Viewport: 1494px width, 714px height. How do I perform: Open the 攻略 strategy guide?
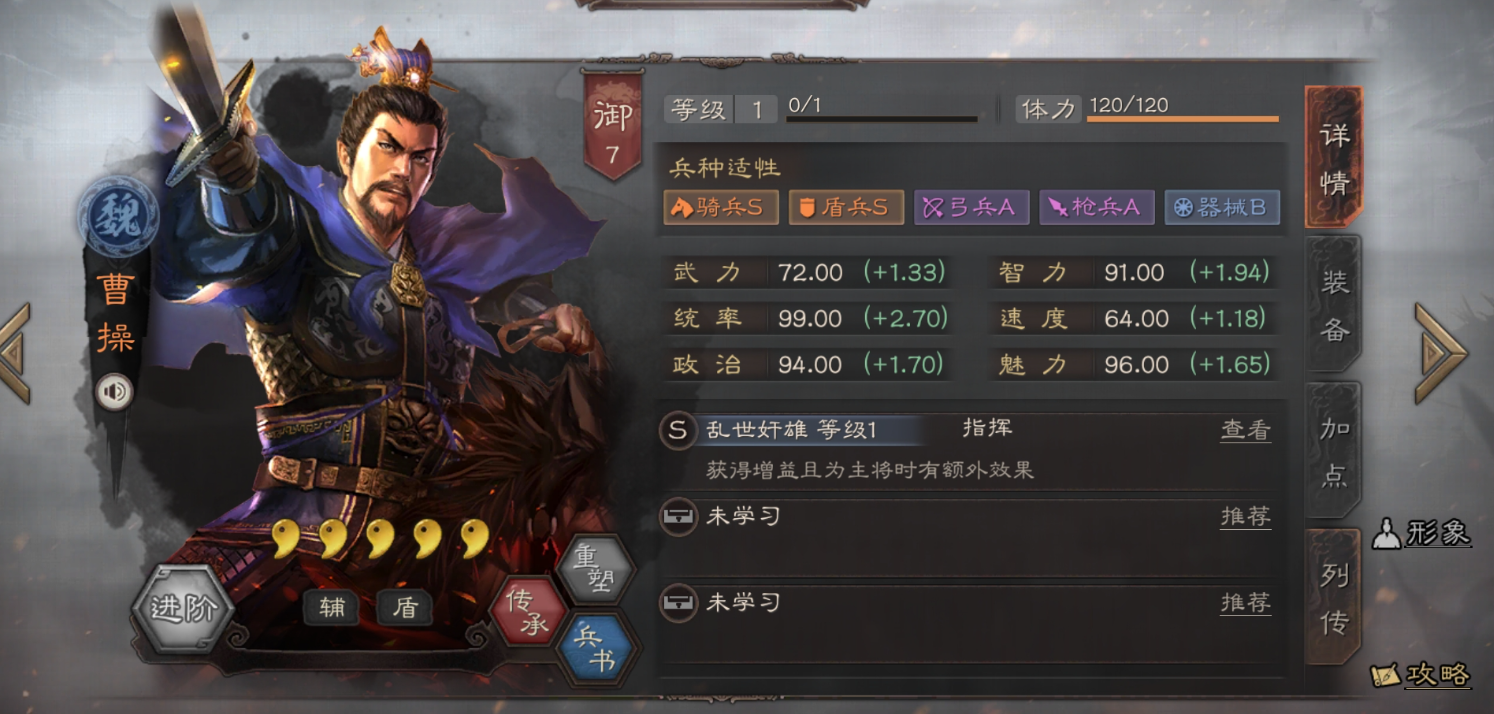[x=1422, y=676]
